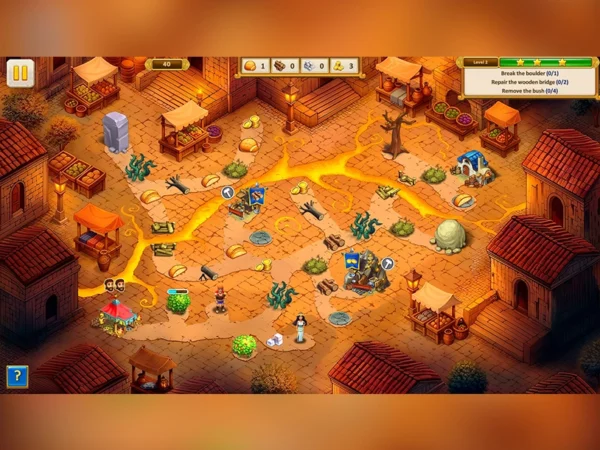Pause the game with the yellow button
Viewport: 600px width, 450px height.
point(20,73)
